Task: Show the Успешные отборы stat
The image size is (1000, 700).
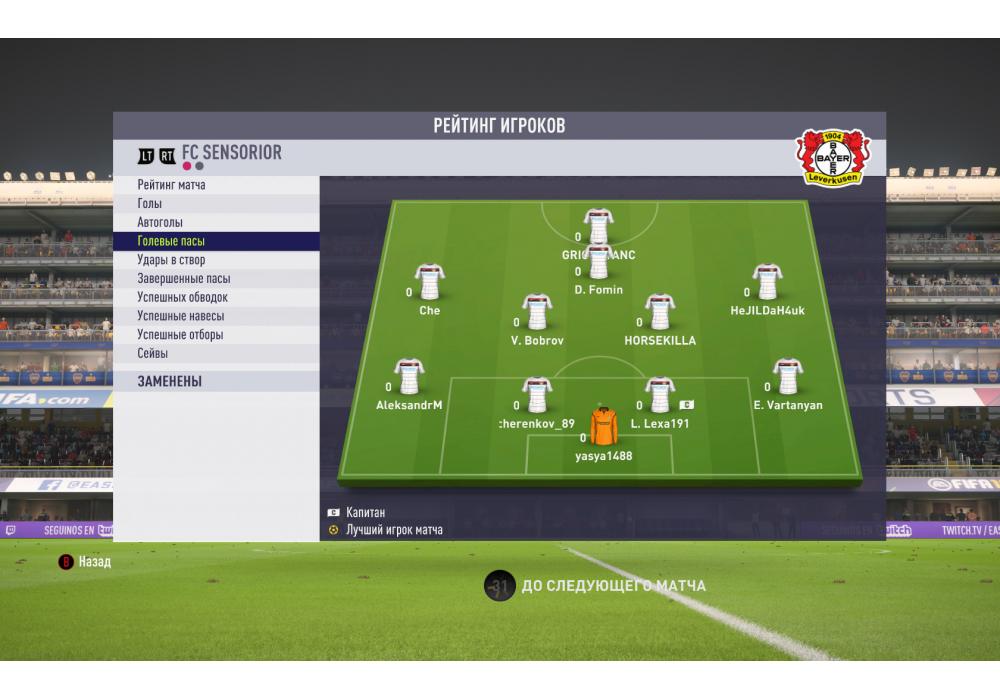Action: click(180, 335)
